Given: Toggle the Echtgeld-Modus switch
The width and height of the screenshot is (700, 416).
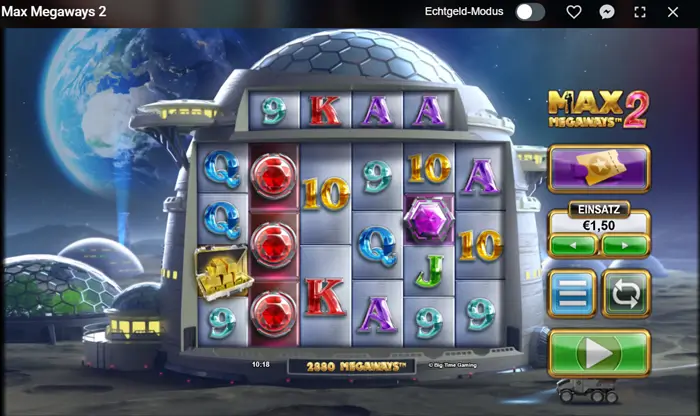Looking at the screenshot, I should [530, 12].
